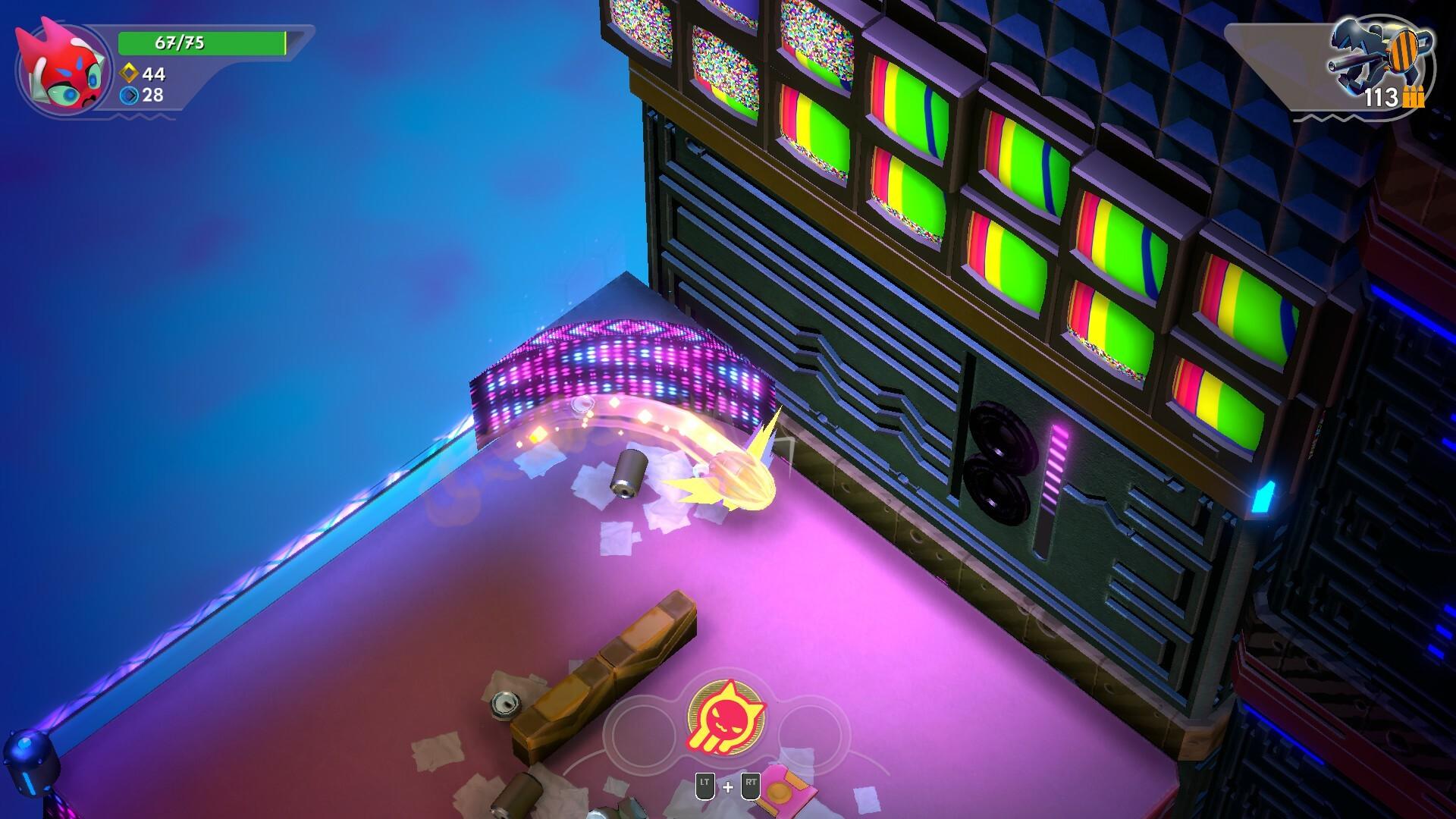Click the ammo count reading 113
This screenshot has height=819, width=1456.
pyautogui.click(x=1382, y=97)
